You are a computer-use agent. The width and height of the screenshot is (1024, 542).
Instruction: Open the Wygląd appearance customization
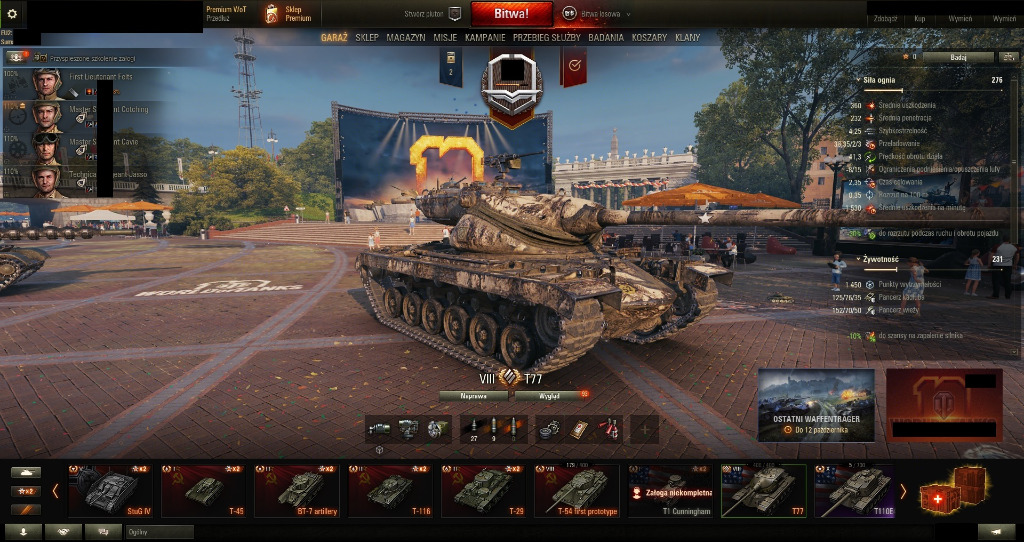[548, 396]
